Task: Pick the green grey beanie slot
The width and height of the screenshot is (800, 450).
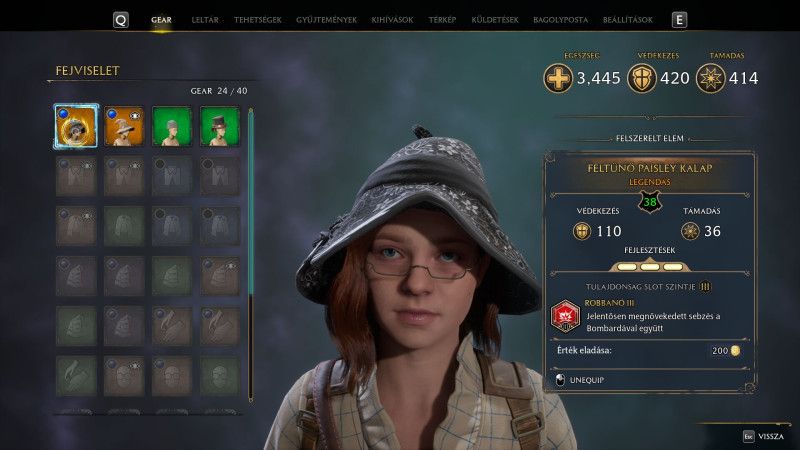Action: pos(172,126)
